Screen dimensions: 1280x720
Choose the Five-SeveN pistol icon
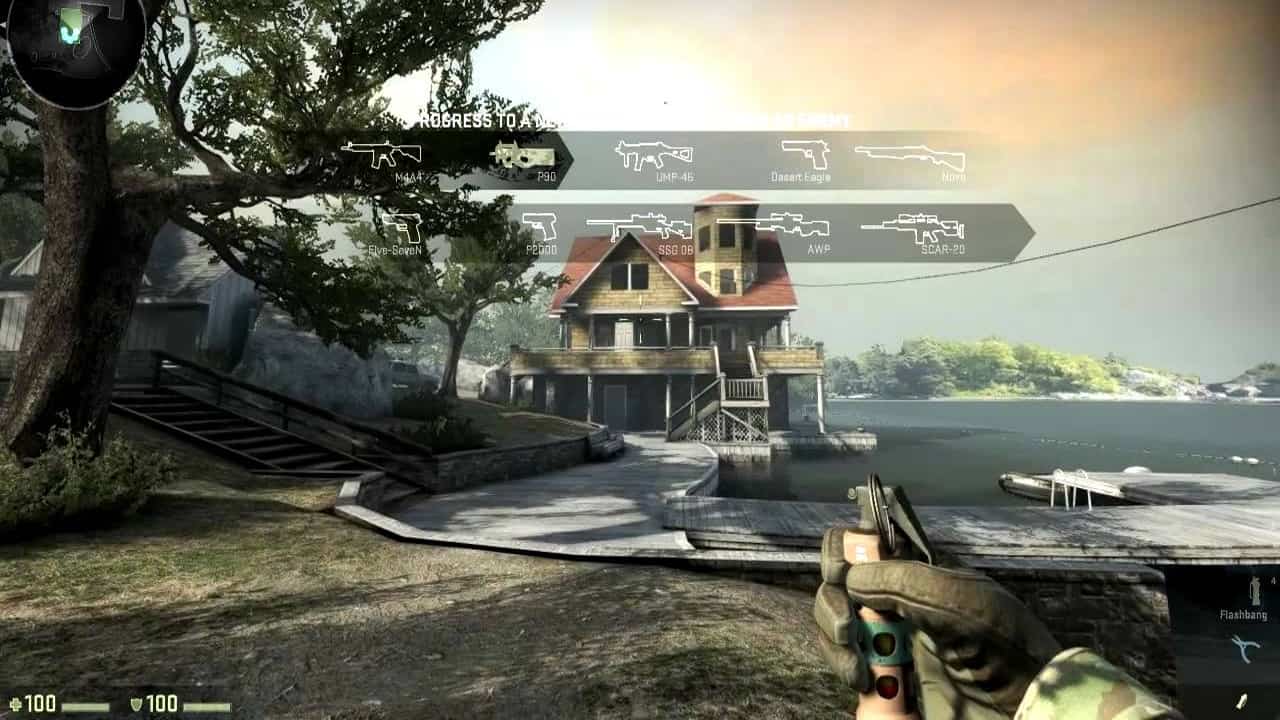402,227
